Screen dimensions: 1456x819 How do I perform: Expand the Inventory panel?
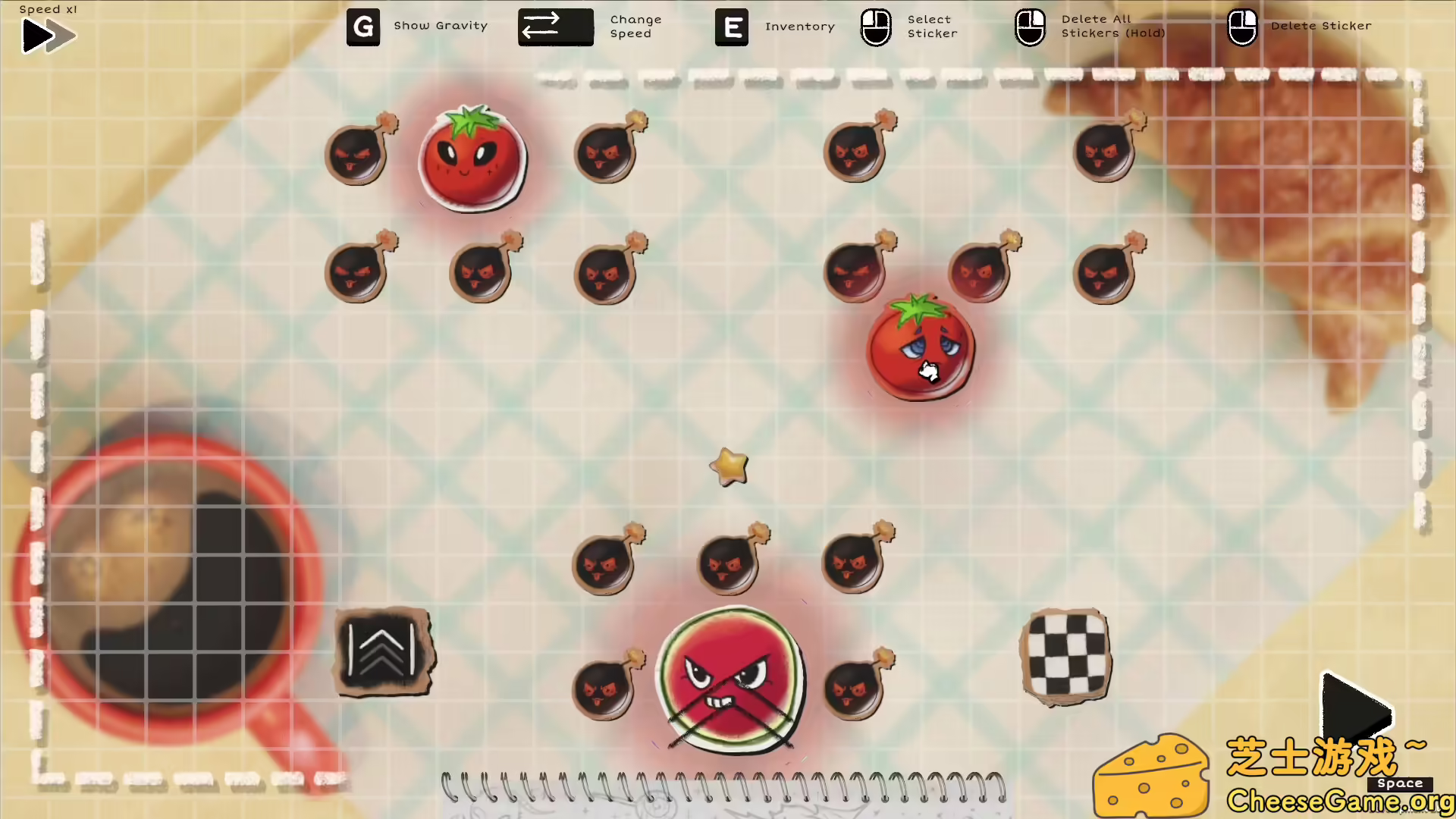click(x=731, y=27)
